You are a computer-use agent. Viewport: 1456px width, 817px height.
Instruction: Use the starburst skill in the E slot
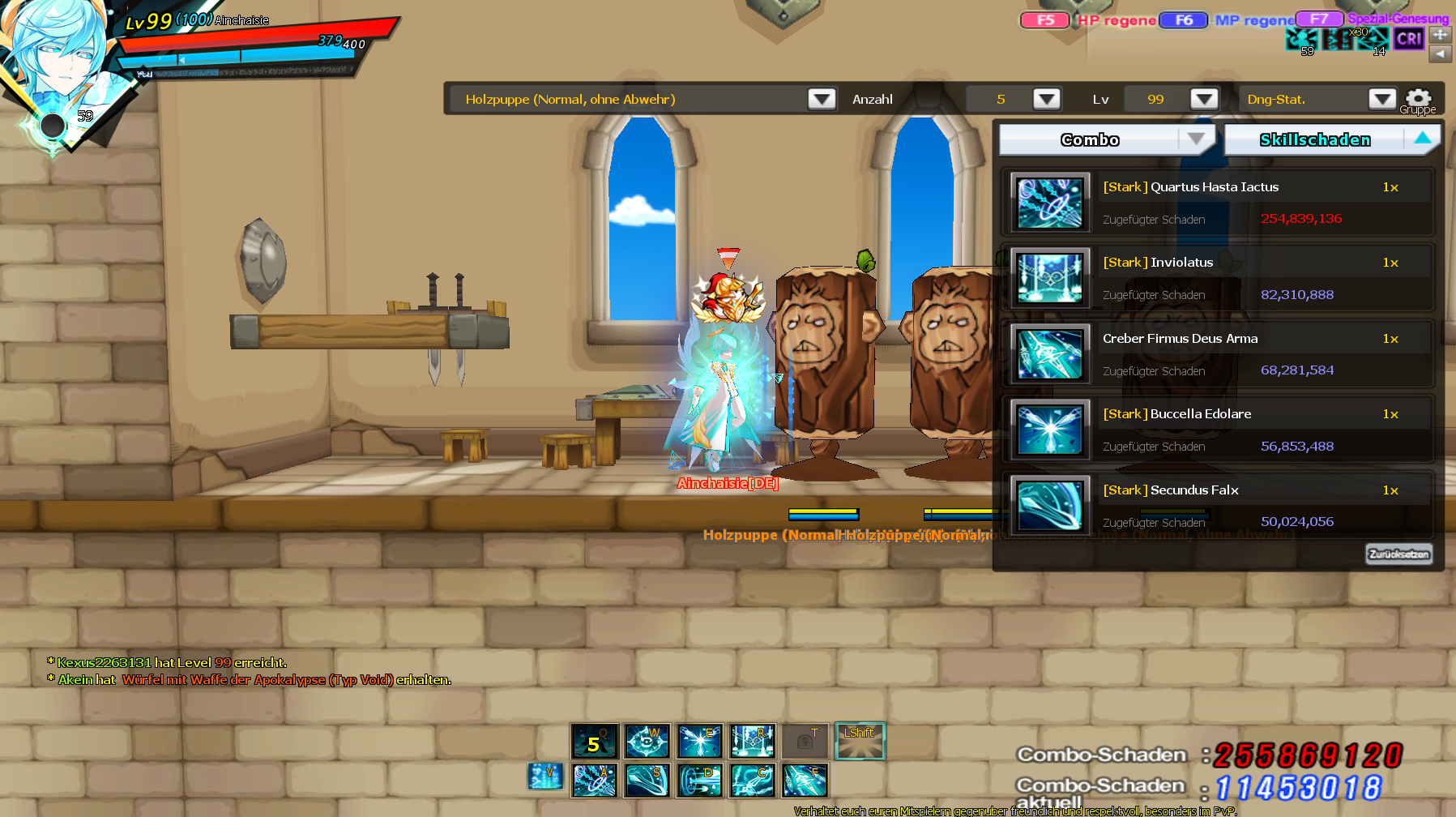[x=699, y=742]
